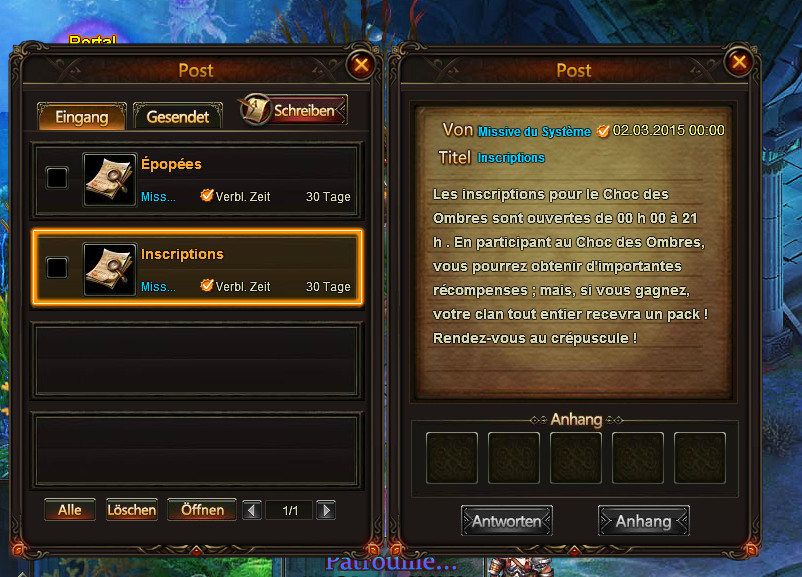The height and width of the screenshot is (577, 802).
Task: Delete mail with the Löschen button
Action: 132,510
